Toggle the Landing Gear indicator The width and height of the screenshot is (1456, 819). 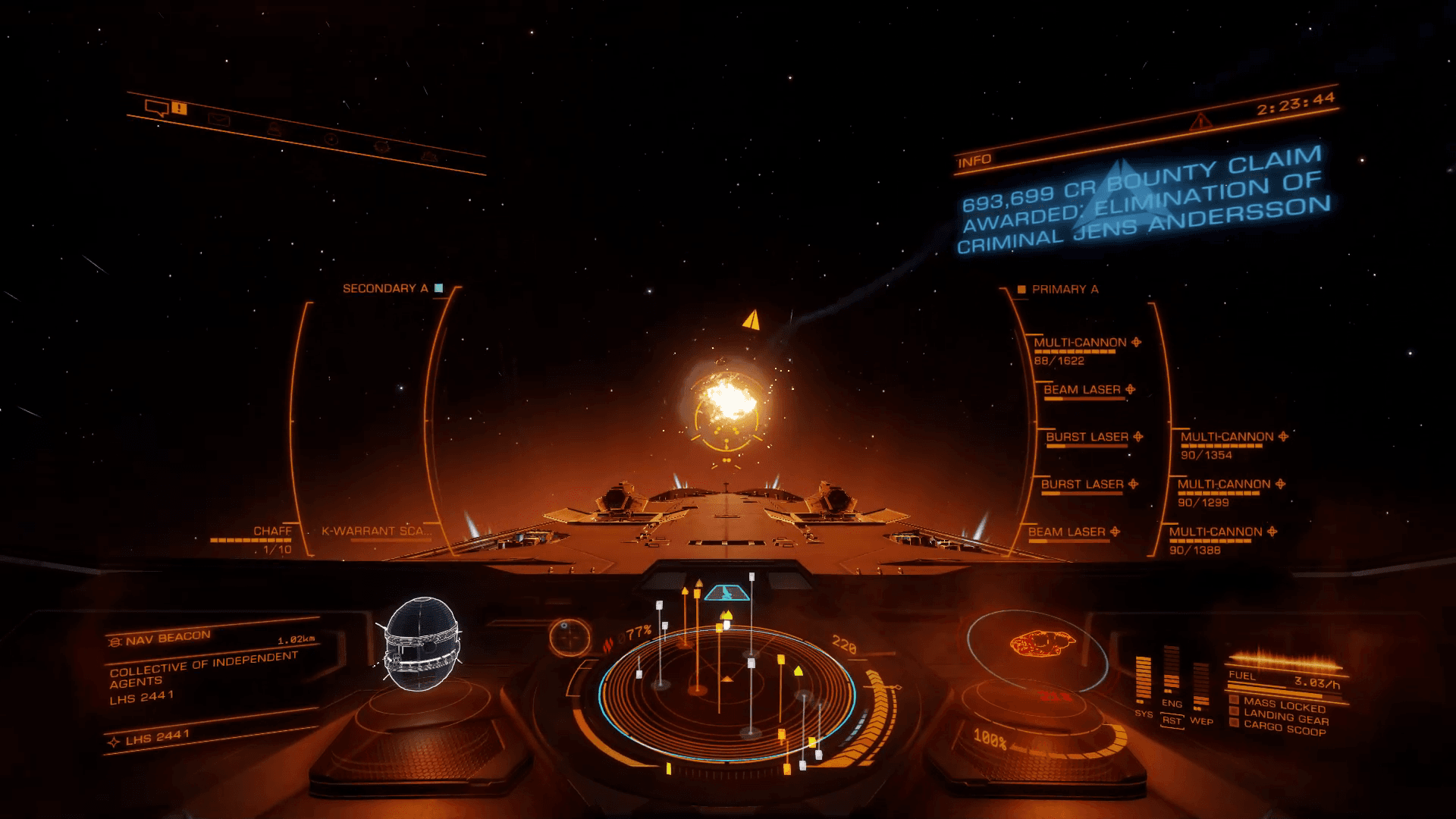tap(1285, 717)
